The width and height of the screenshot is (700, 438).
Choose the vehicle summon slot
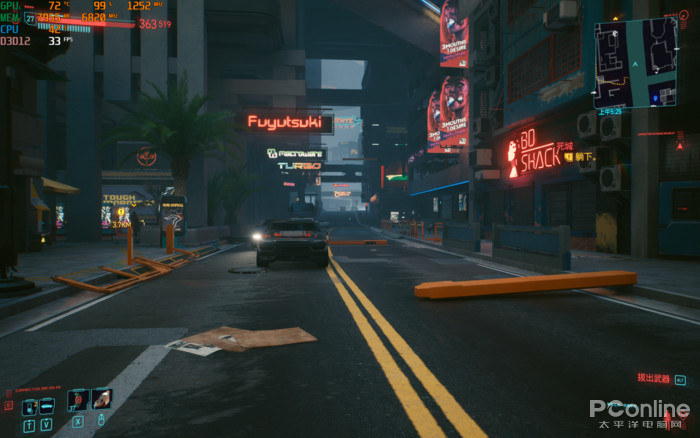point(46,407)
